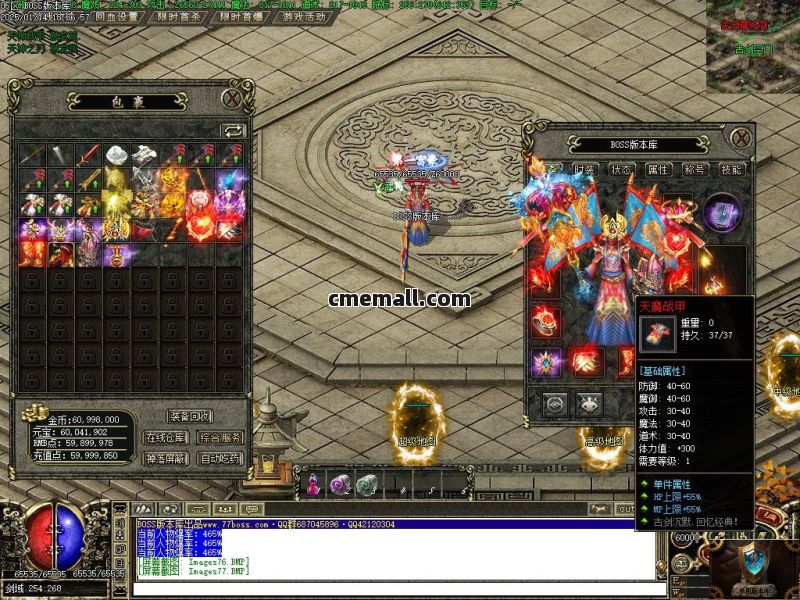Open the 限时首爆 menu
This screenshot has width=800, height=600.
click(241, 16)
